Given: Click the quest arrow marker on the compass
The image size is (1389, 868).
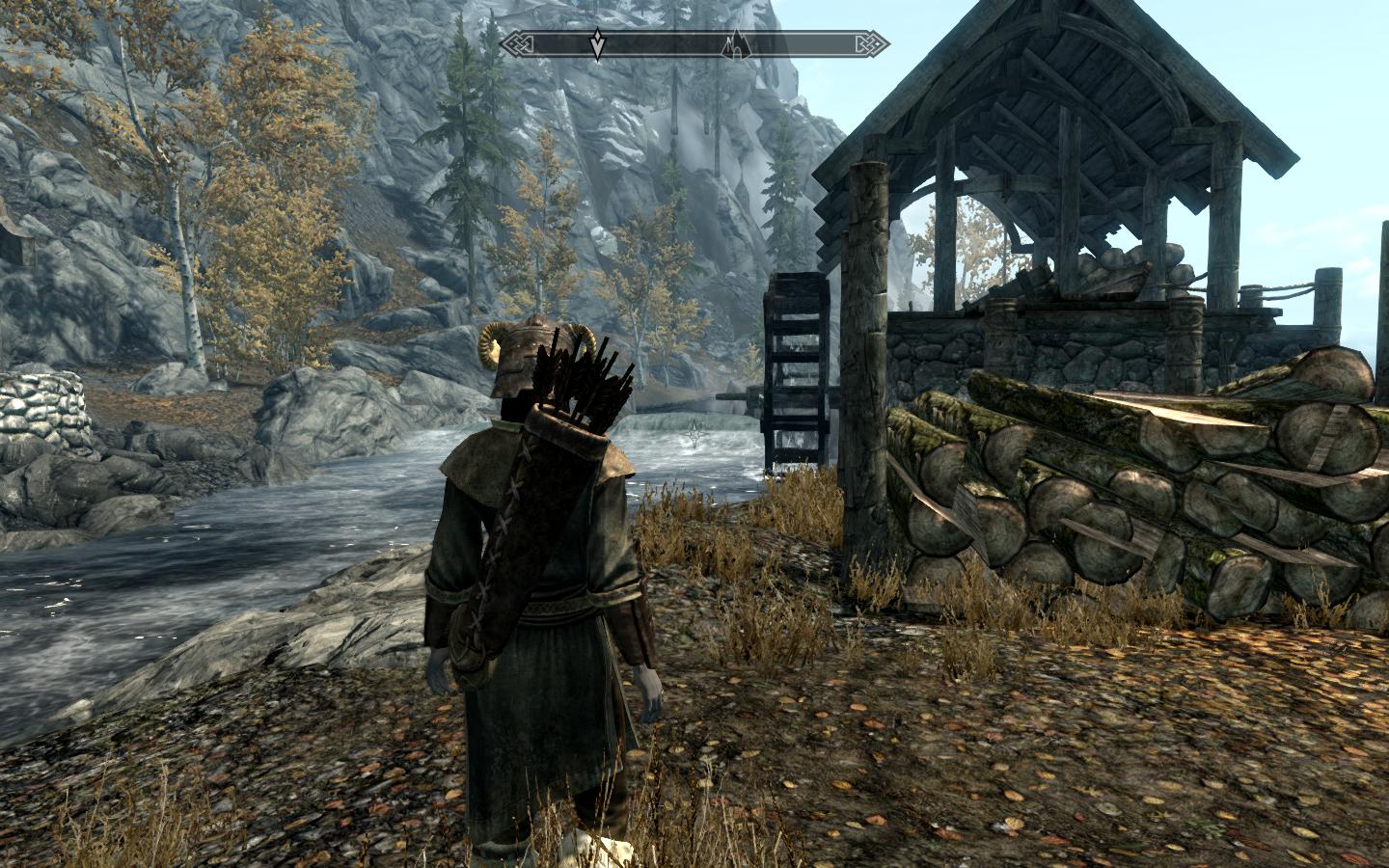Looking at the screenshot, I should (x=598, y=43).
